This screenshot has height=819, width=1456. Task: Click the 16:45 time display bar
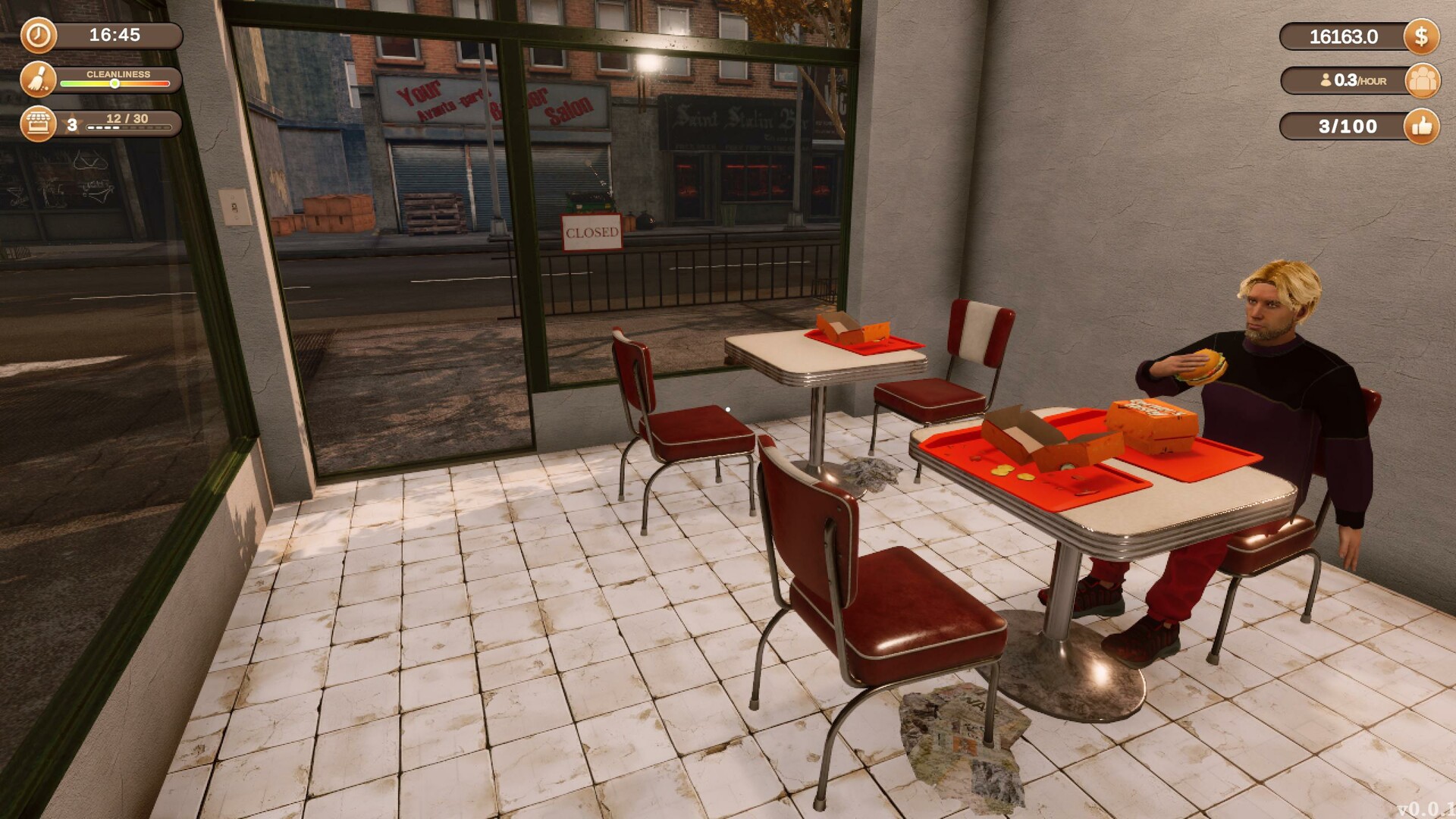click(x=114, y=34)
